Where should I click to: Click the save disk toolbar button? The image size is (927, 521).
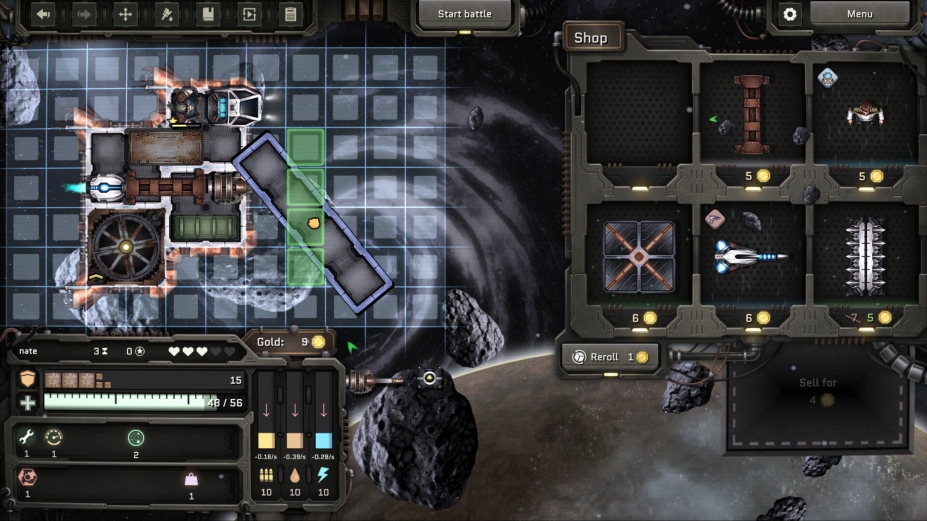tap(208, 14)
